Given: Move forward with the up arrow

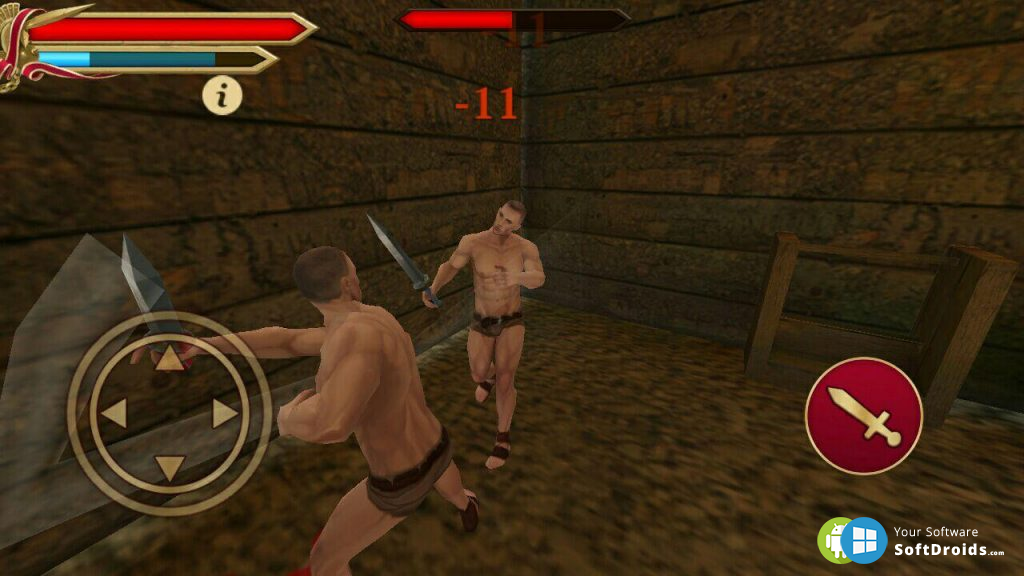Looking at the screenshot, I should click(x=171, y=358).
